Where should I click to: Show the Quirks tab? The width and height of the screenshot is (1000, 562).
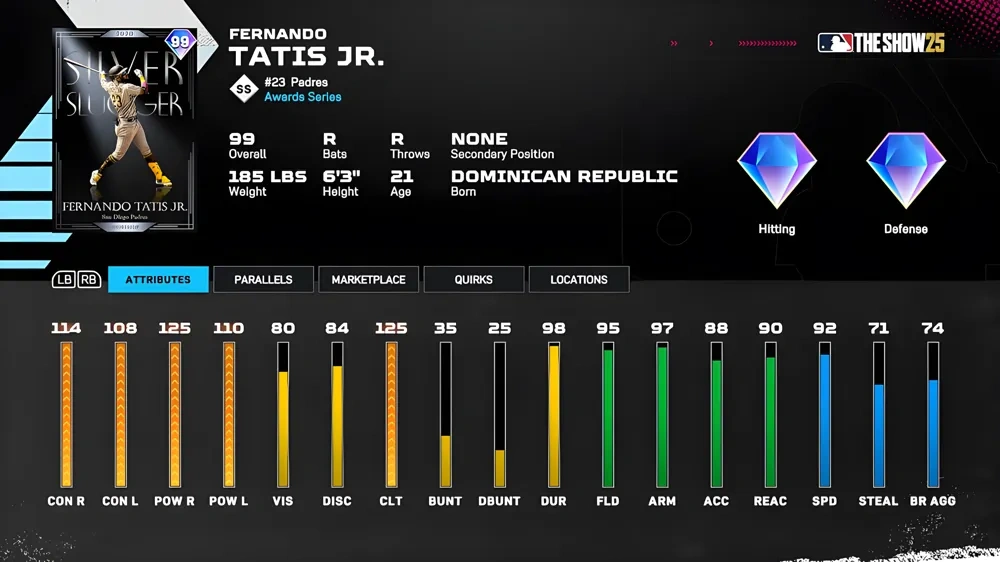pos(473,280)
